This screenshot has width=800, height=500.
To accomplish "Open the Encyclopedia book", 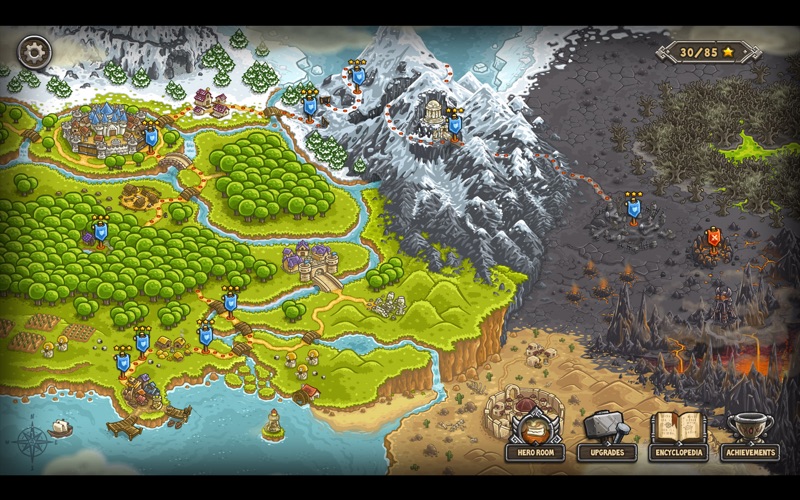I will tap(679, 434).
